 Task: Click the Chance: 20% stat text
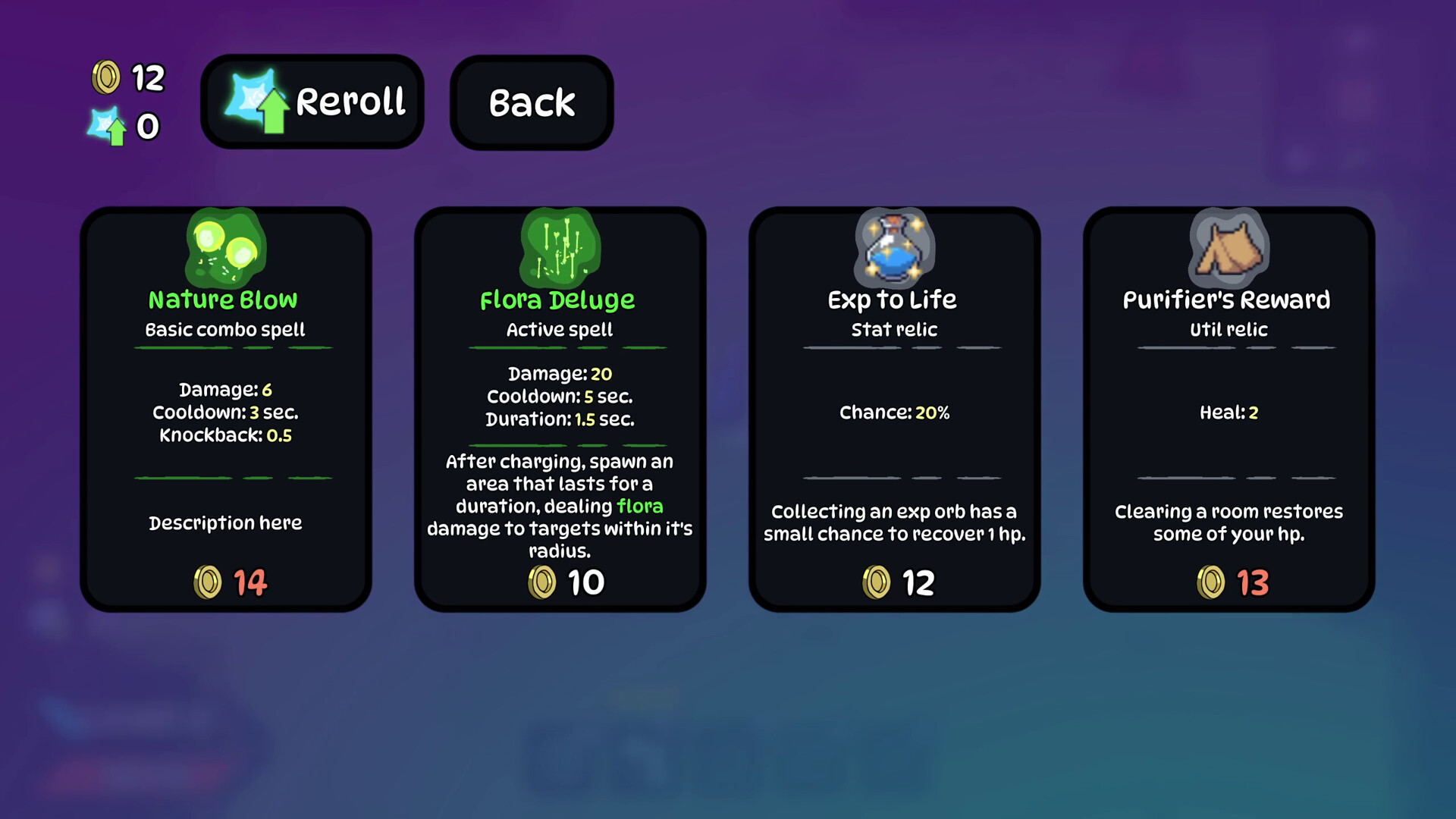point(895,413)
